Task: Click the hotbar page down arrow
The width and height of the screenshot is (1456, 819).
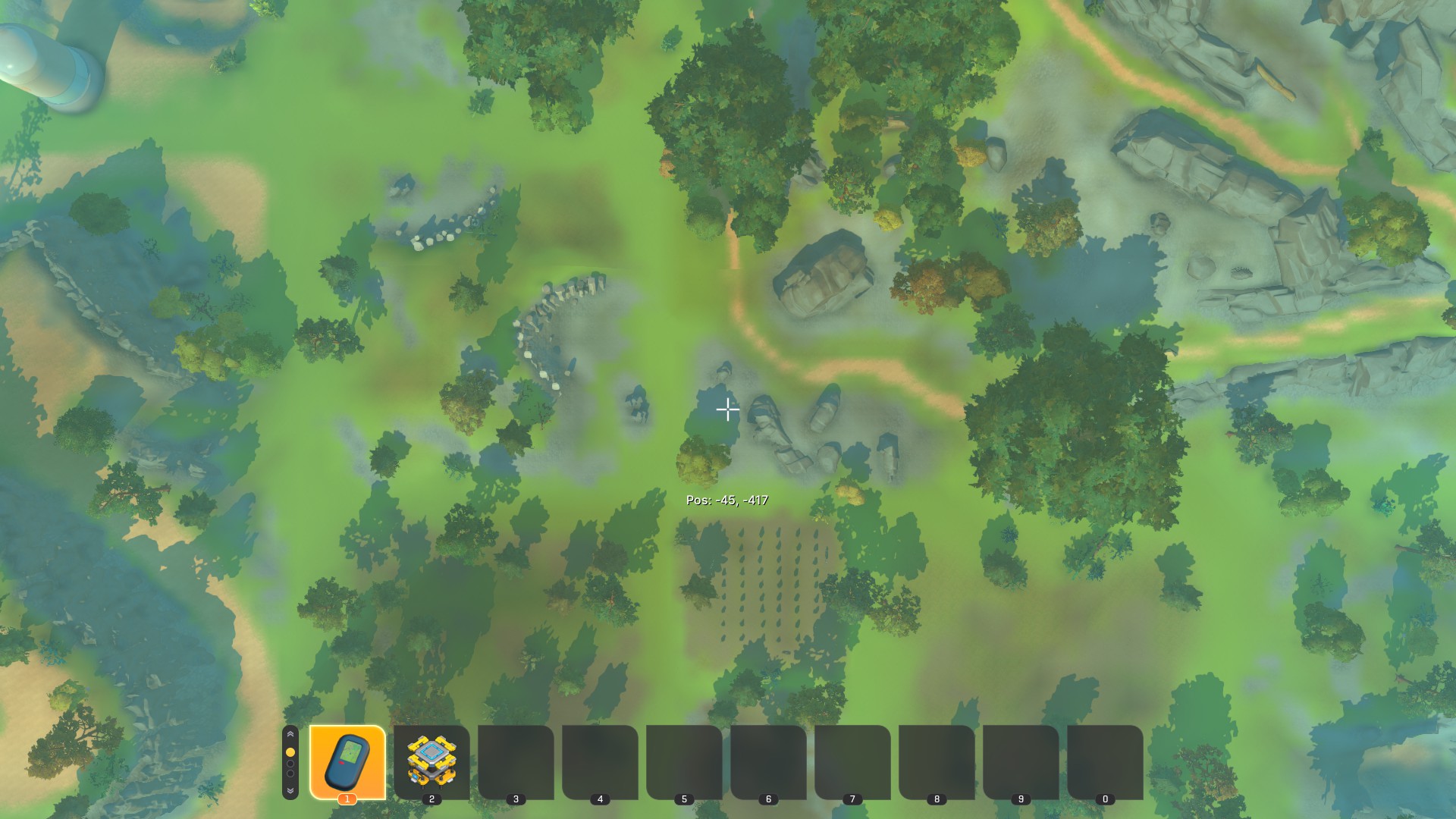Action: click(290, 790)
